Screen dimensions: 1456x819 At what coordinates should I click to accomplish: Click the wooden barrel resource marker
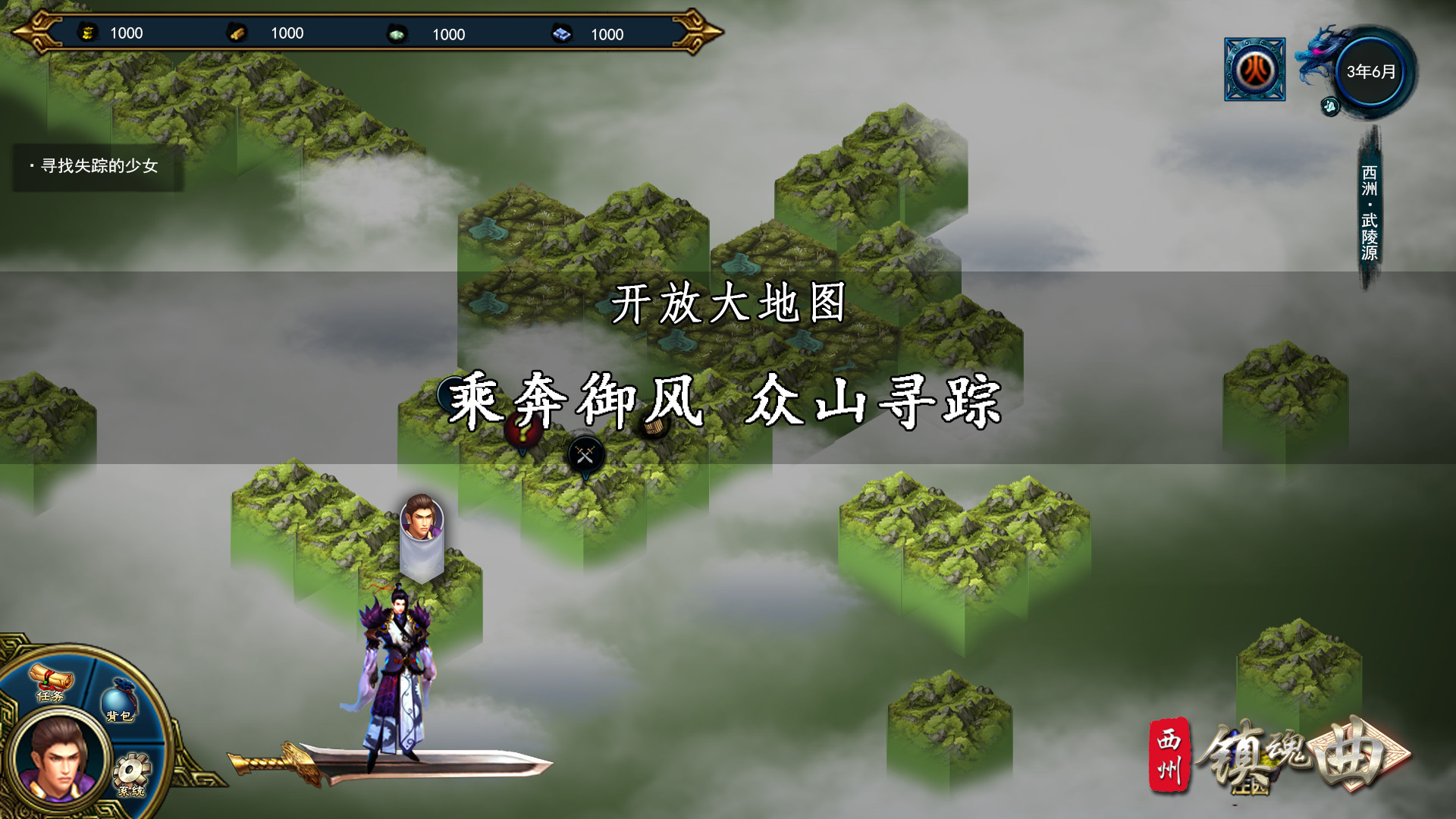(x=654, y=426)
